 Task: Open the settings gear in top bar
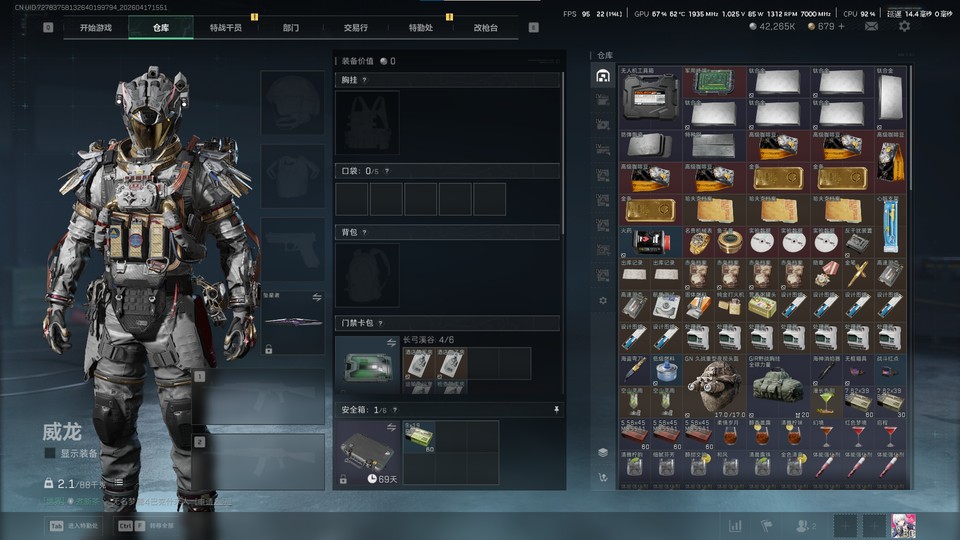click(x=904, y=26)
